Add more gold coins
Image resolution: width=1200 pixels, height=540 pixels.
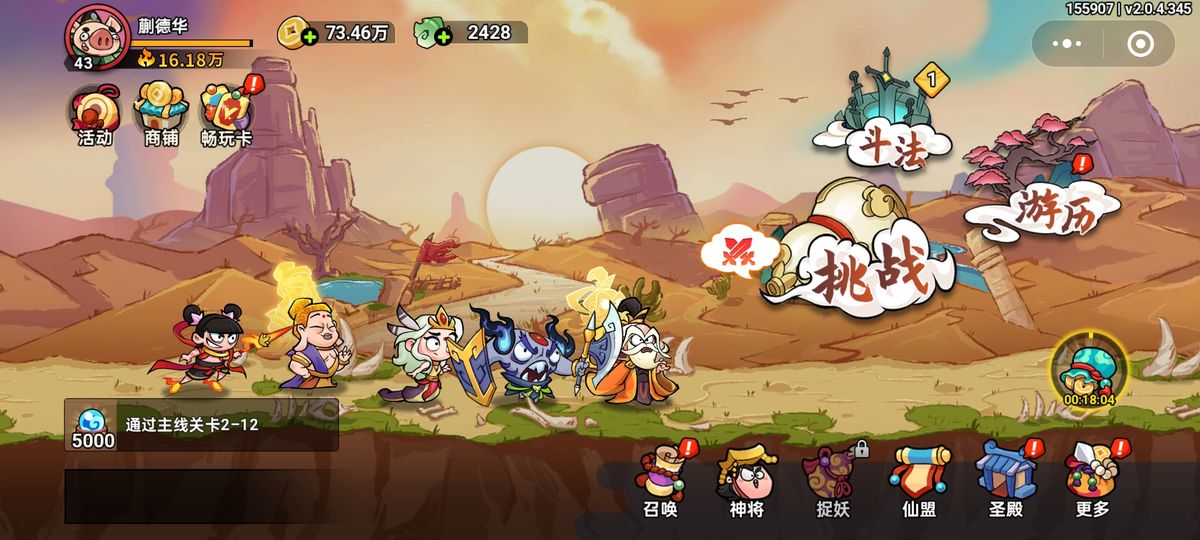pos(309,37)
